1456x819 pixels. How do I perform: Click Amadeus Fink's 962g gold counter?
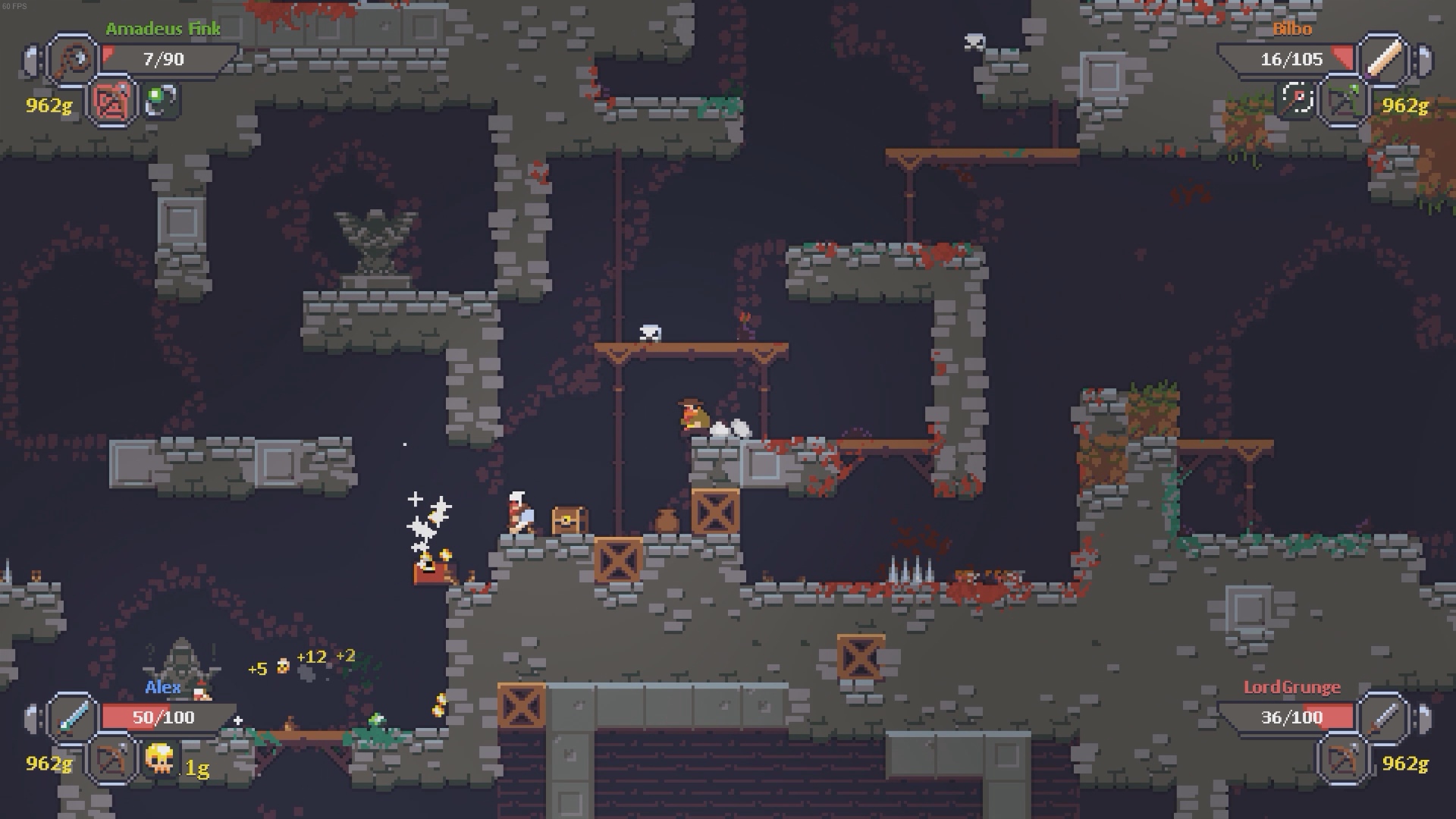click(47, 105)
